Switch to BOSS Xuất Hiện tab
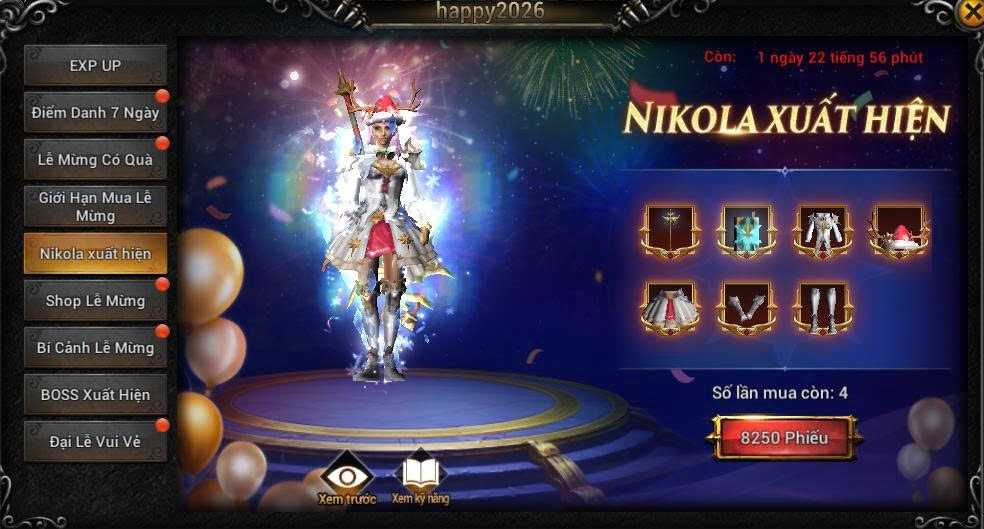984x529 pixels. click(x=95, y=395)
